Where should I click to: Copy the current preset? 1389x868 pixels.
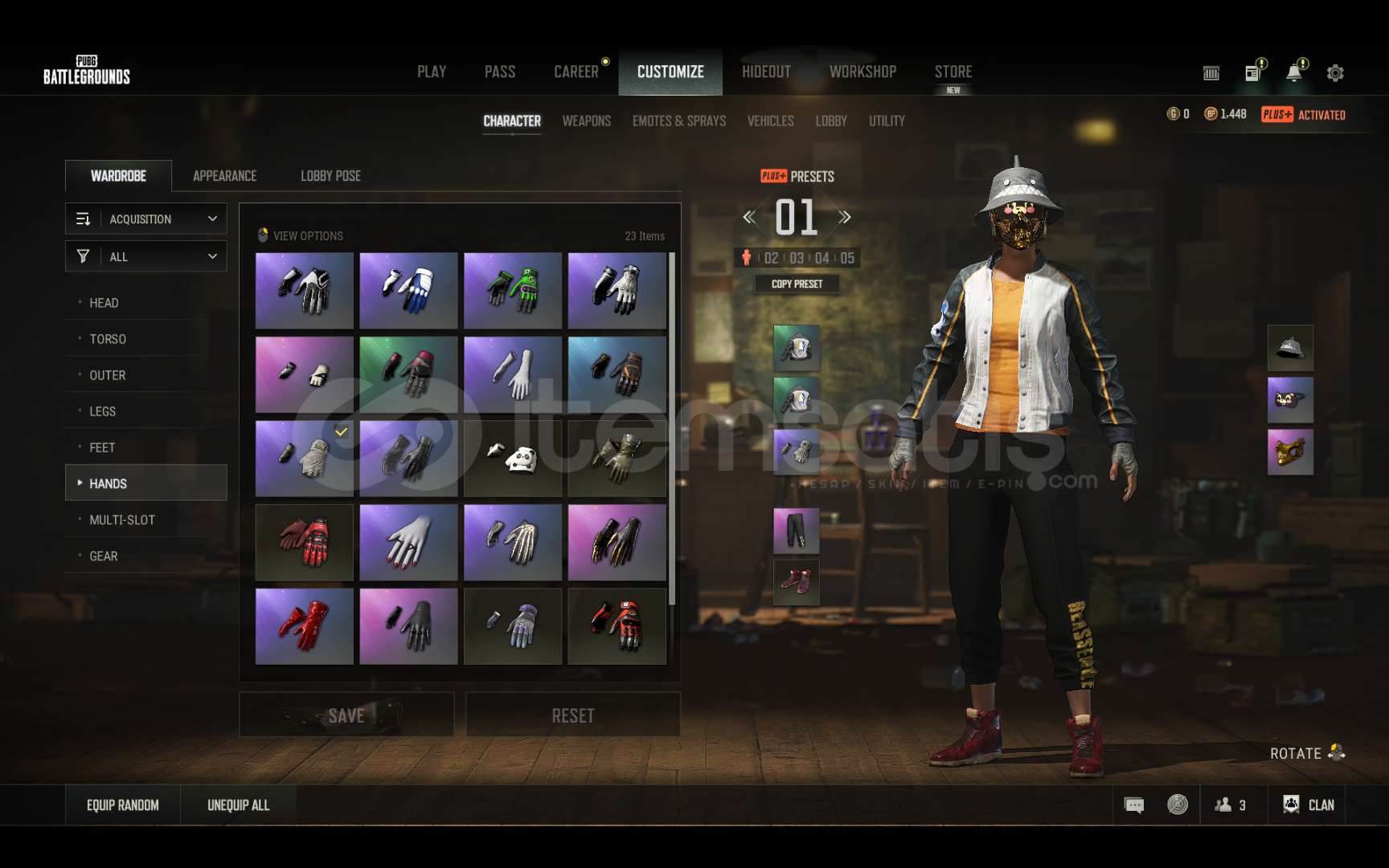point(797,284)
